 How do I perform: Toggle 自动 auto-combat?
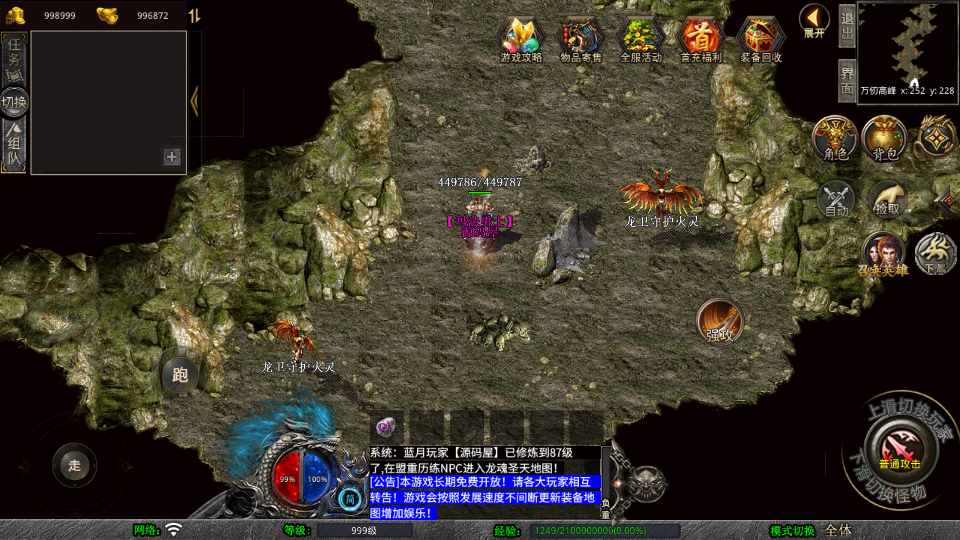(x=836, y=199)
